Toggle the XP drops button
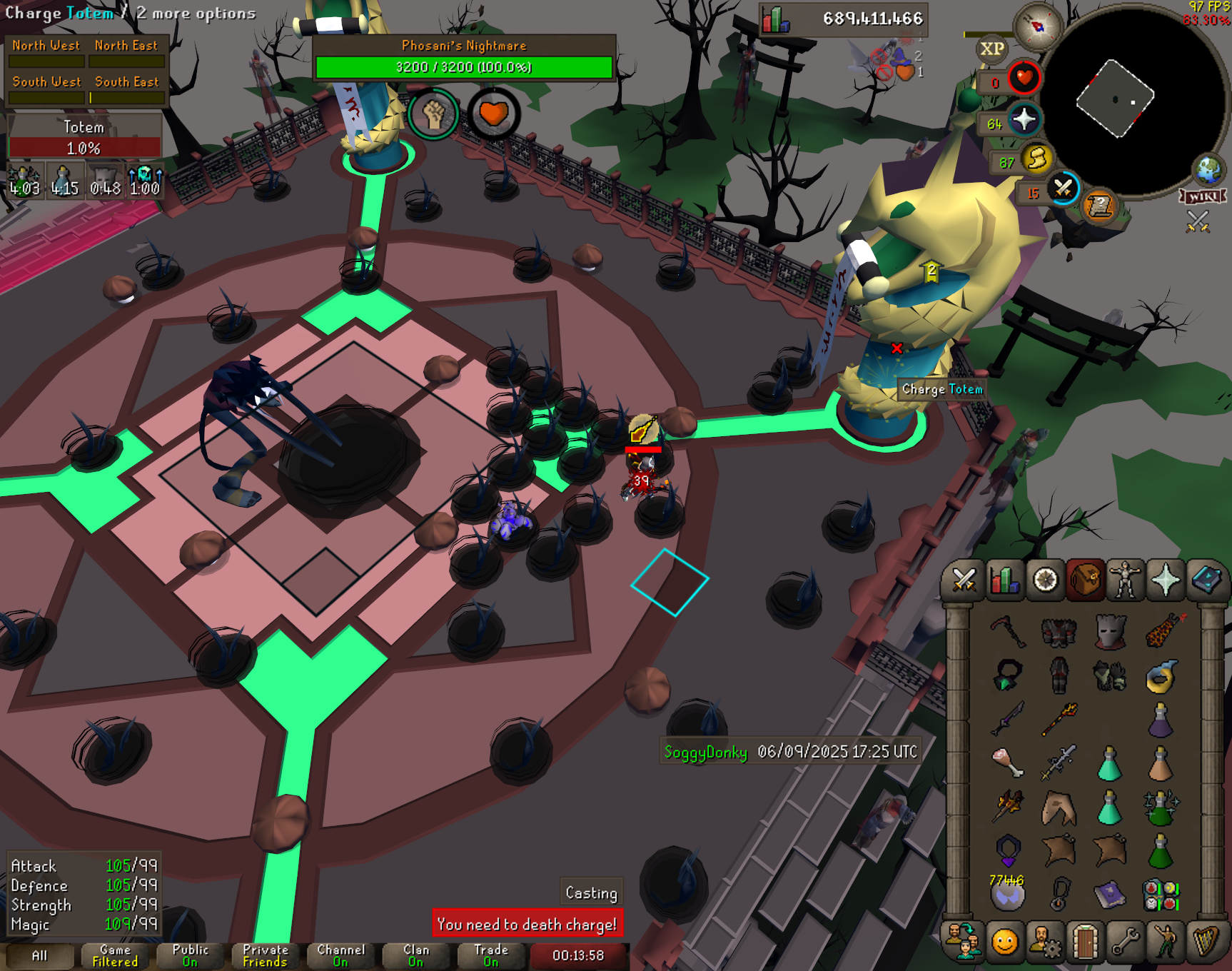The height and width of the screenshot is (971, 1232). pyautogui.click(x=991, y=49)
